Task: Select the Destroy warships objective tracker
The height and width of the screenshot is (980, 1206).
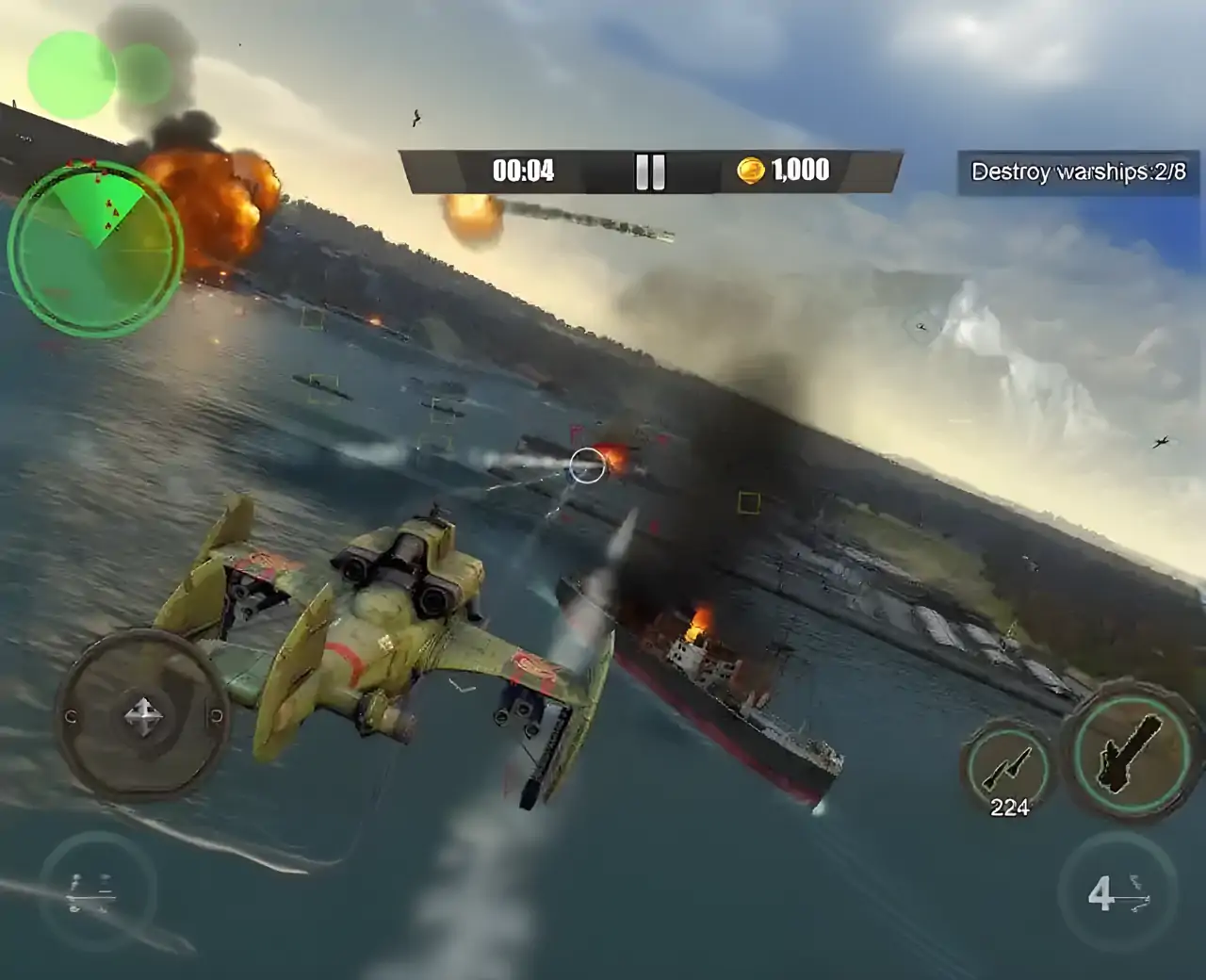Action: [1079, 171]
